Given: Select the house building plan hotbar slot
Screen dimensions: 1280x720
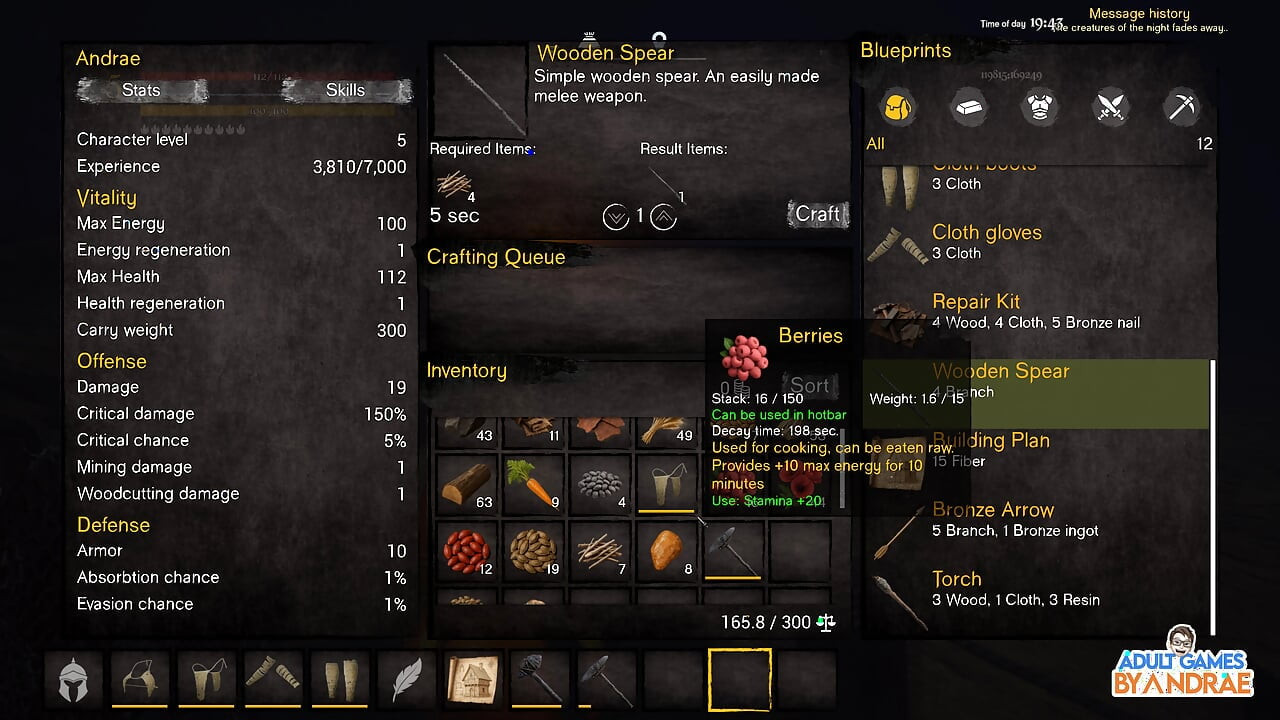Looking at the screenshot, I should [472, 680].
